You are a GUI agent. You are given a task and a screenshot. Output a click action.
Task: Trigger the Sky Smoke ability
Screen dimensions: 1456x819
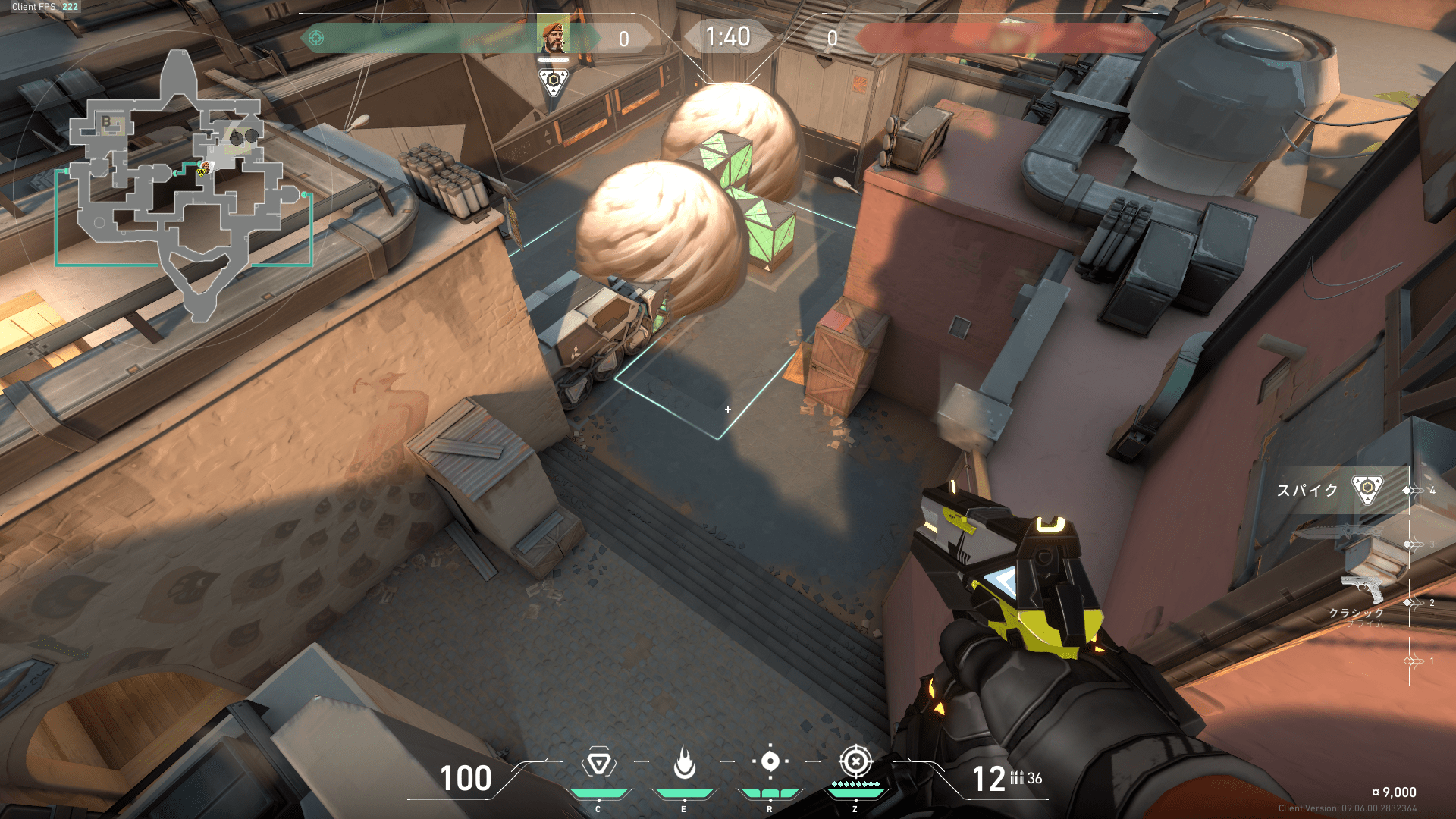coord(770,761)
